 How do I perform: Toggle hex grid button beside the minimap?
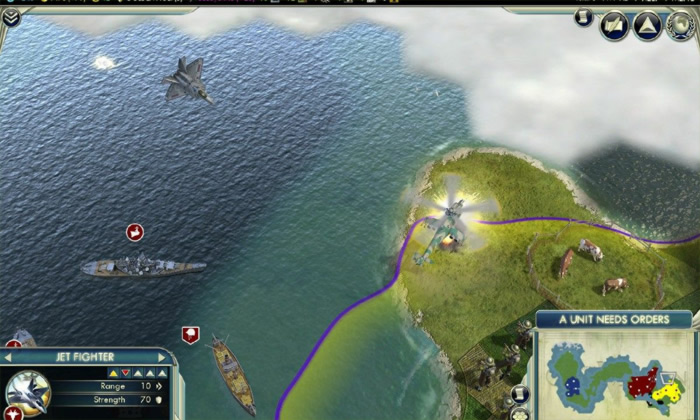[x=519, y=414]
